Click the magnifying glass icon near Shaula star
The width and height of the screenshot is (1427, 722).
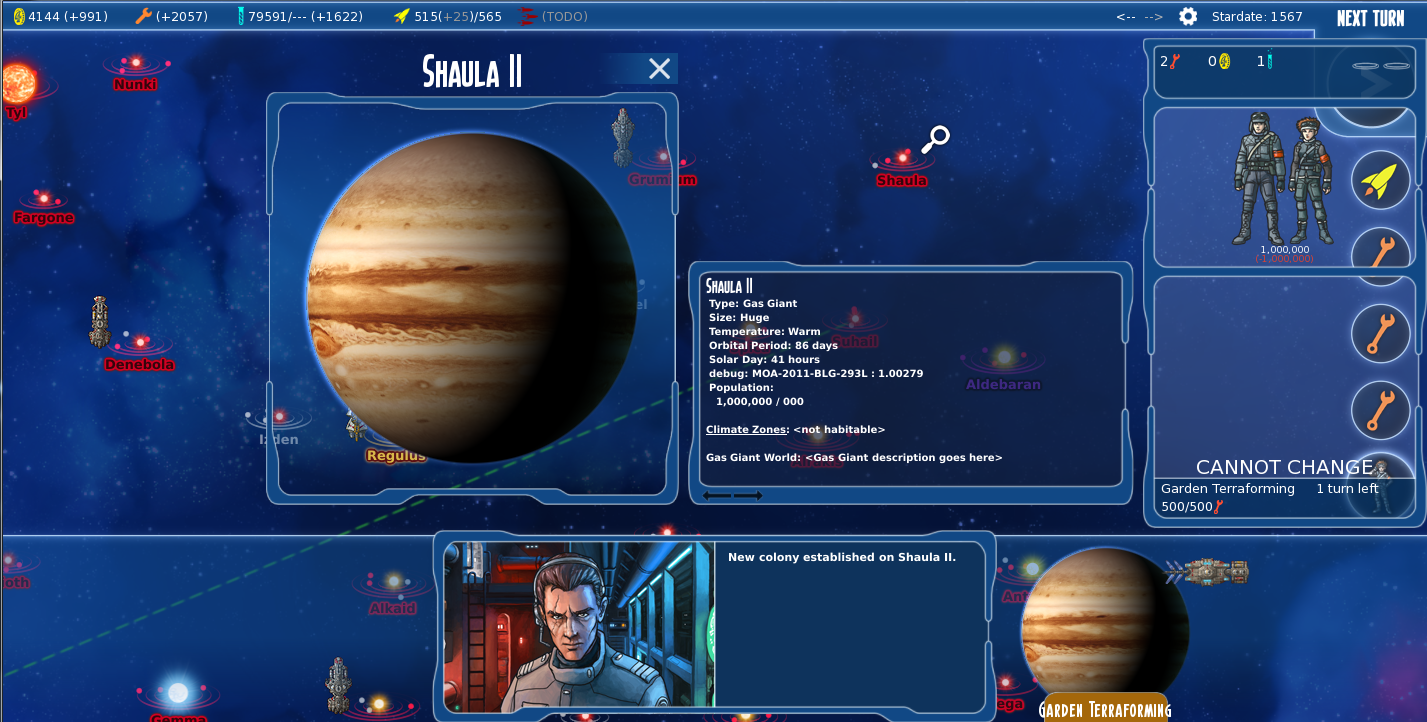coord(935,138)
